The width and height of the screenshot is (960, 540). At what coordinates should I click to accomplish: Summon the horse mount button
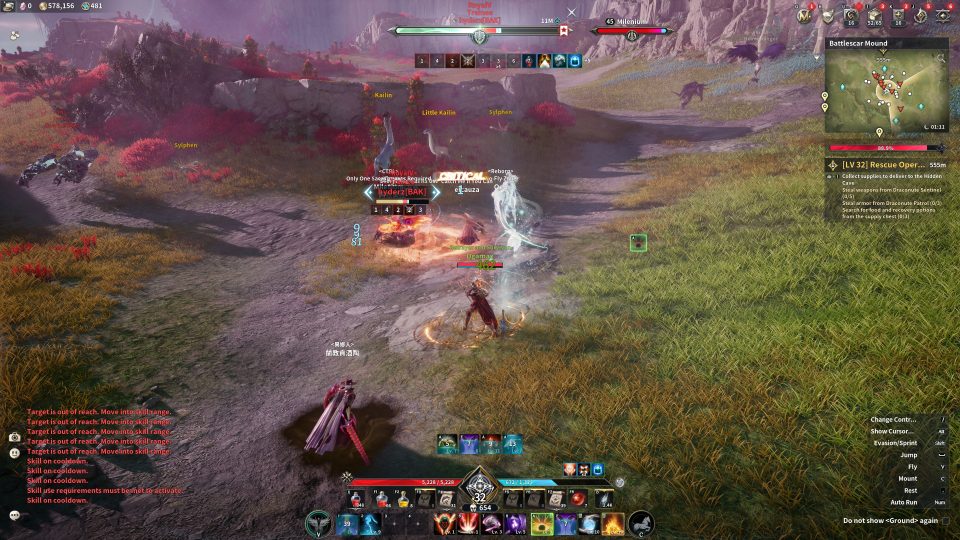point(641,523)
